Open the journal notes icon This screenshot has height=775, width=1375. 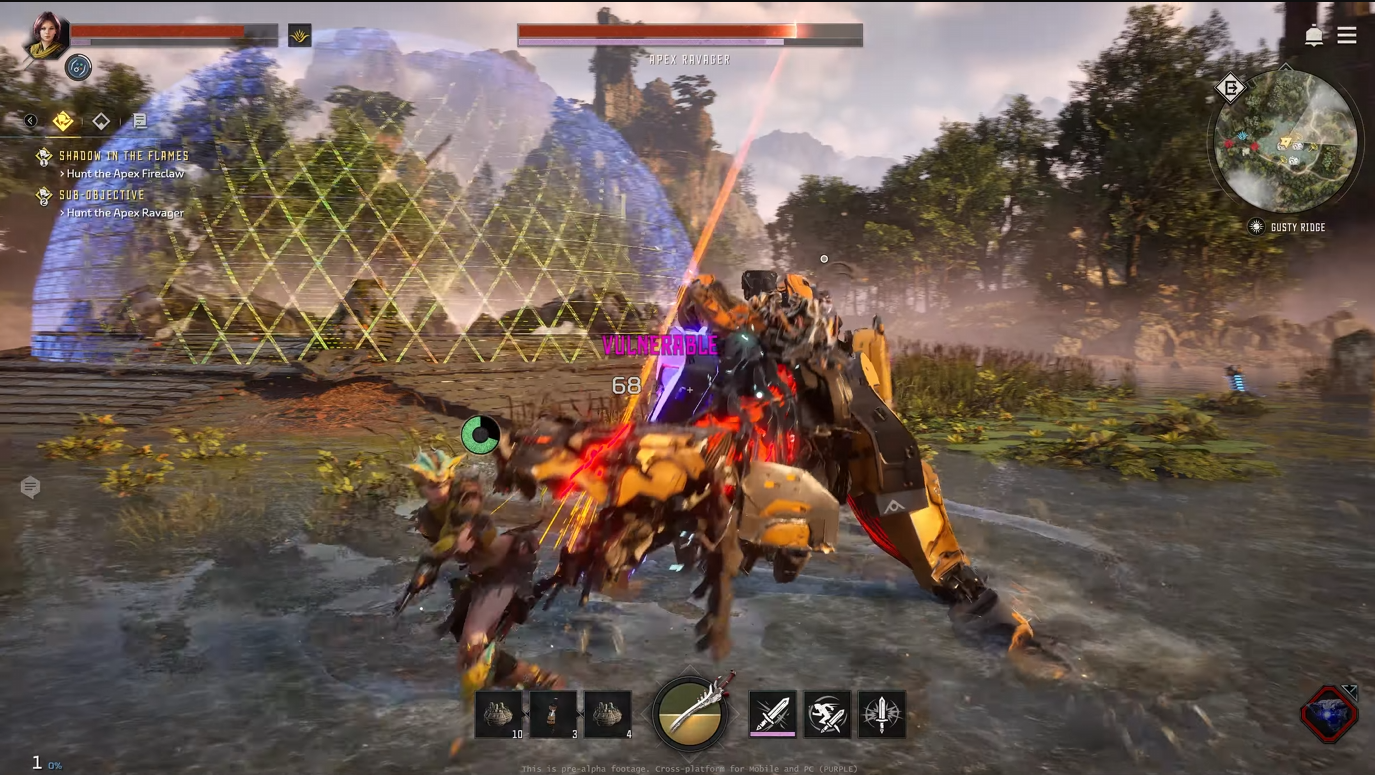click(140, 120)
